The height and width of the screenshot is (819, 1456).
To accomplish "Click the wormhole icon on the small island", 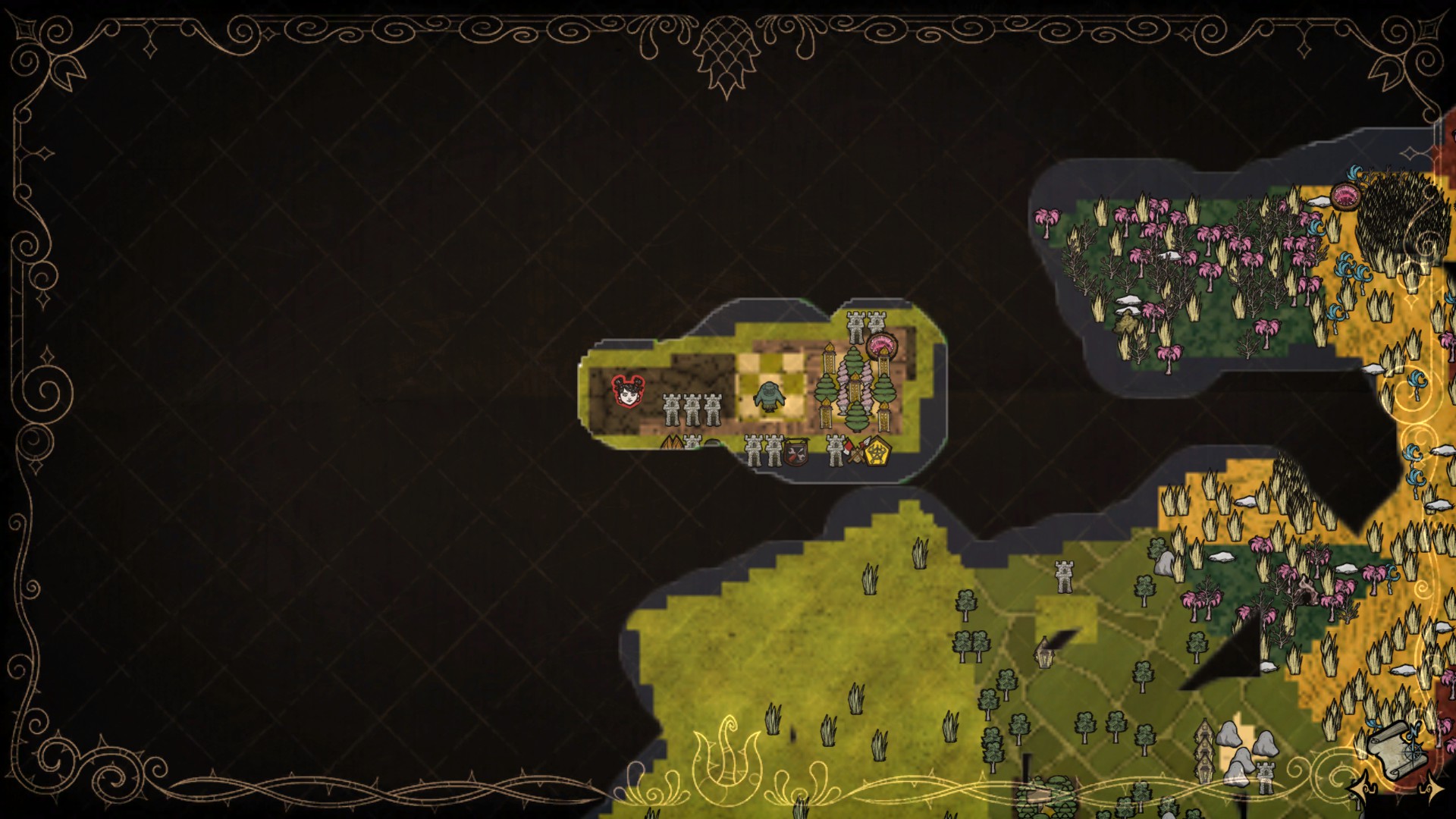I will (x=882, y=345).
